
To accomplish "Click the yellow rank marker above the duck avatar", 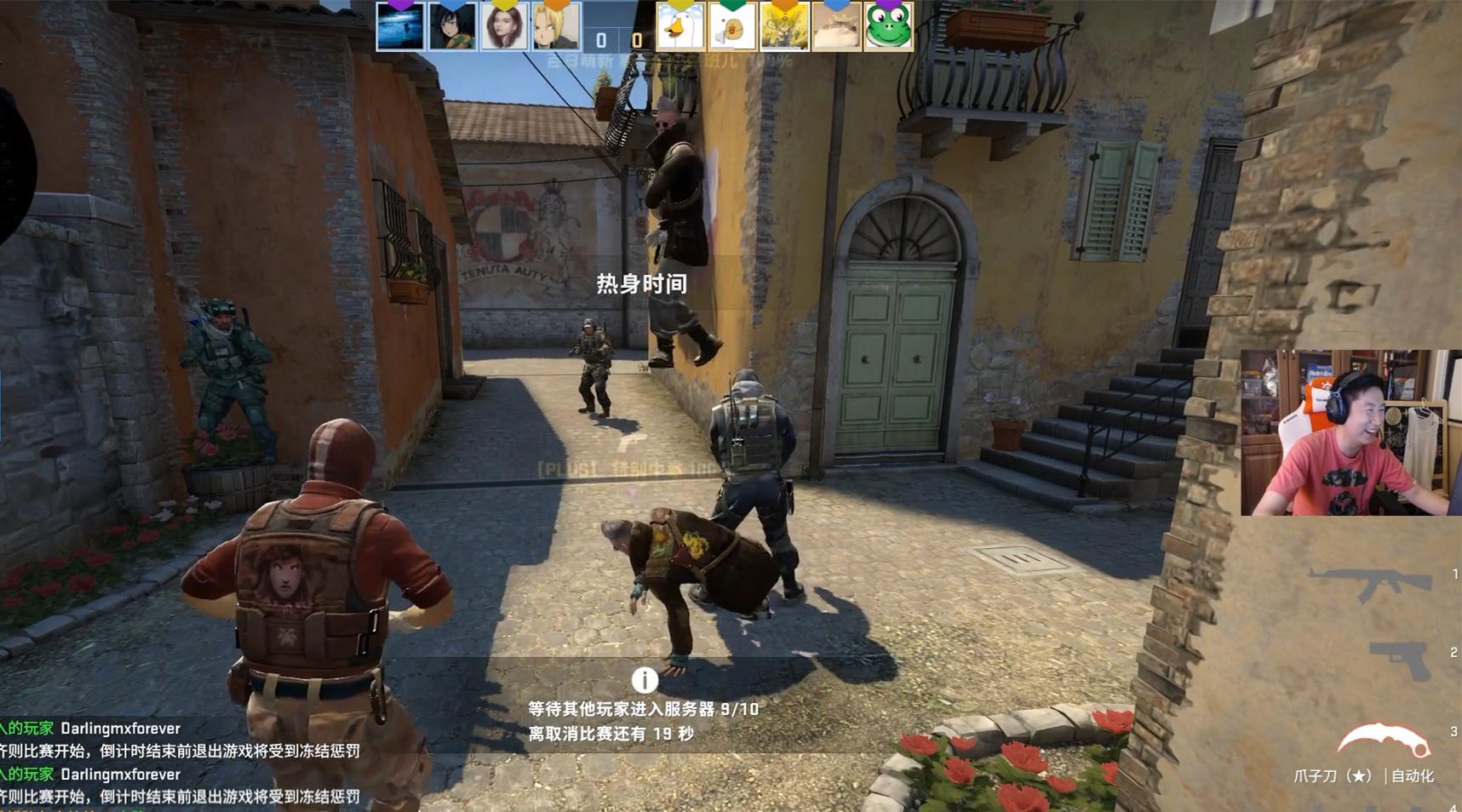I will (x=679, y=6).
